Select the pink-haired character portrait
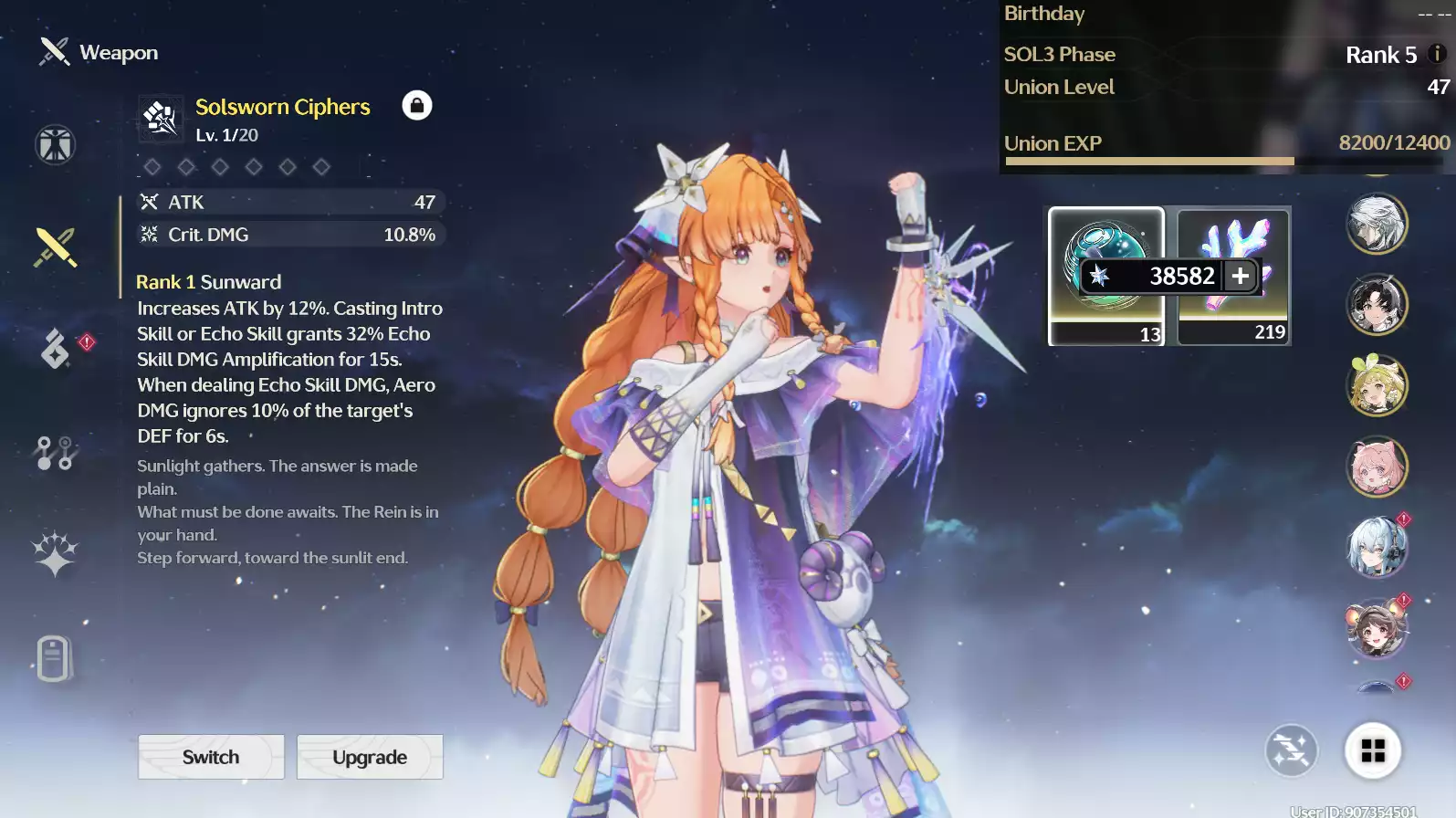 (x=1377, y=467)
